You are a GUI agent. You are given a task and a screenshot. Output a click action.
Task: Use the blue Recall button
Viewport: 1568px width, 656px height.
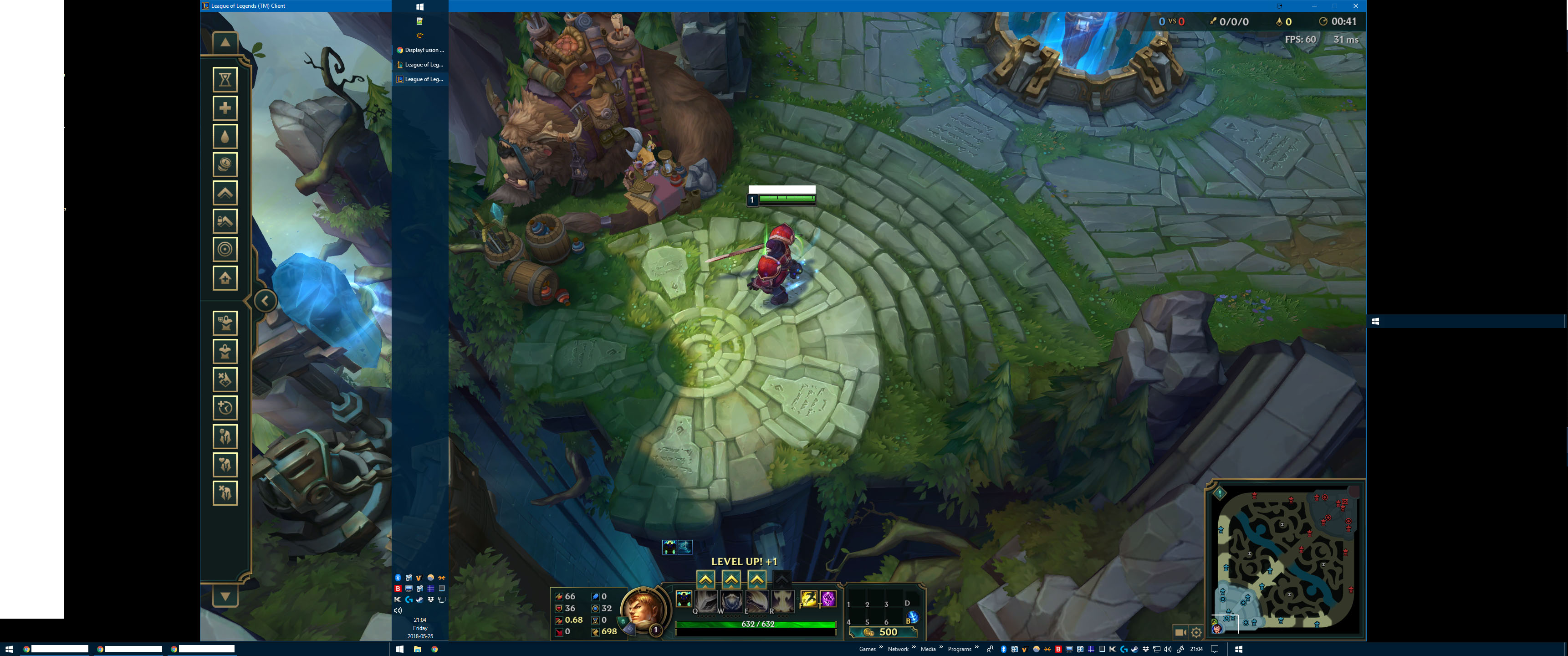tap(913, 618)
